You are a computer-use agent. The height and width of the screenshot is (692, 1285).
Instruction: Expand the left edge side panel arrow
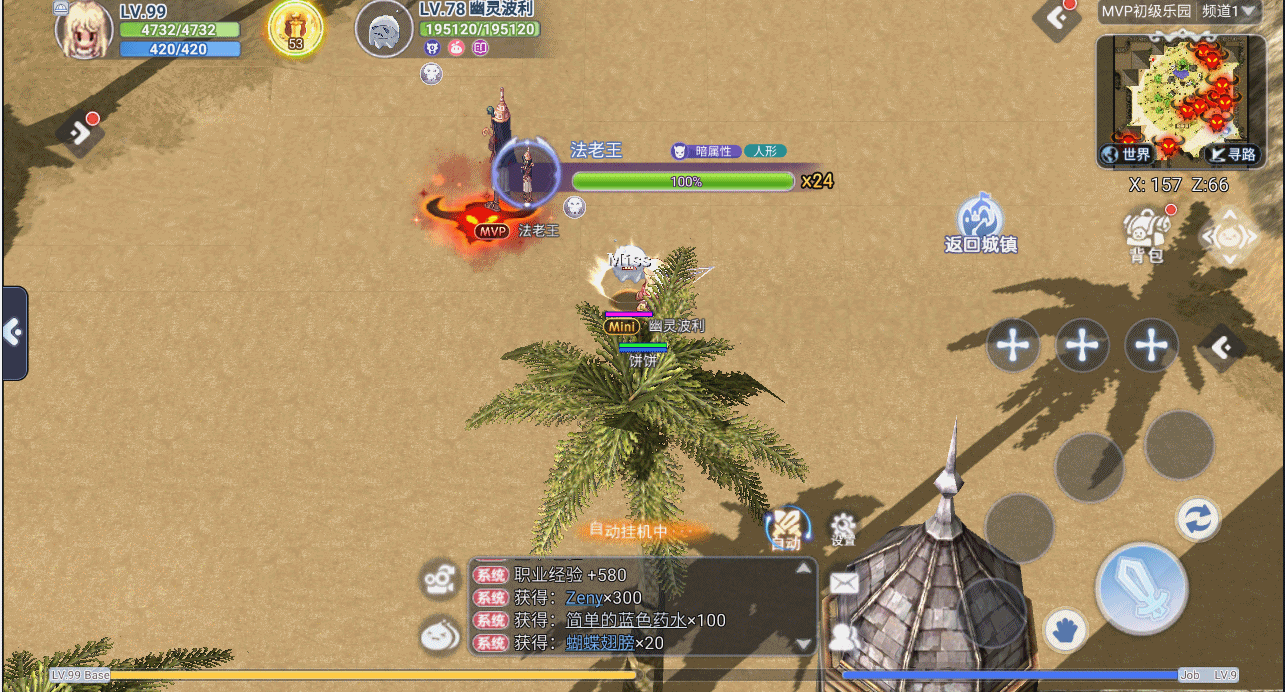(x=14, y=333)
